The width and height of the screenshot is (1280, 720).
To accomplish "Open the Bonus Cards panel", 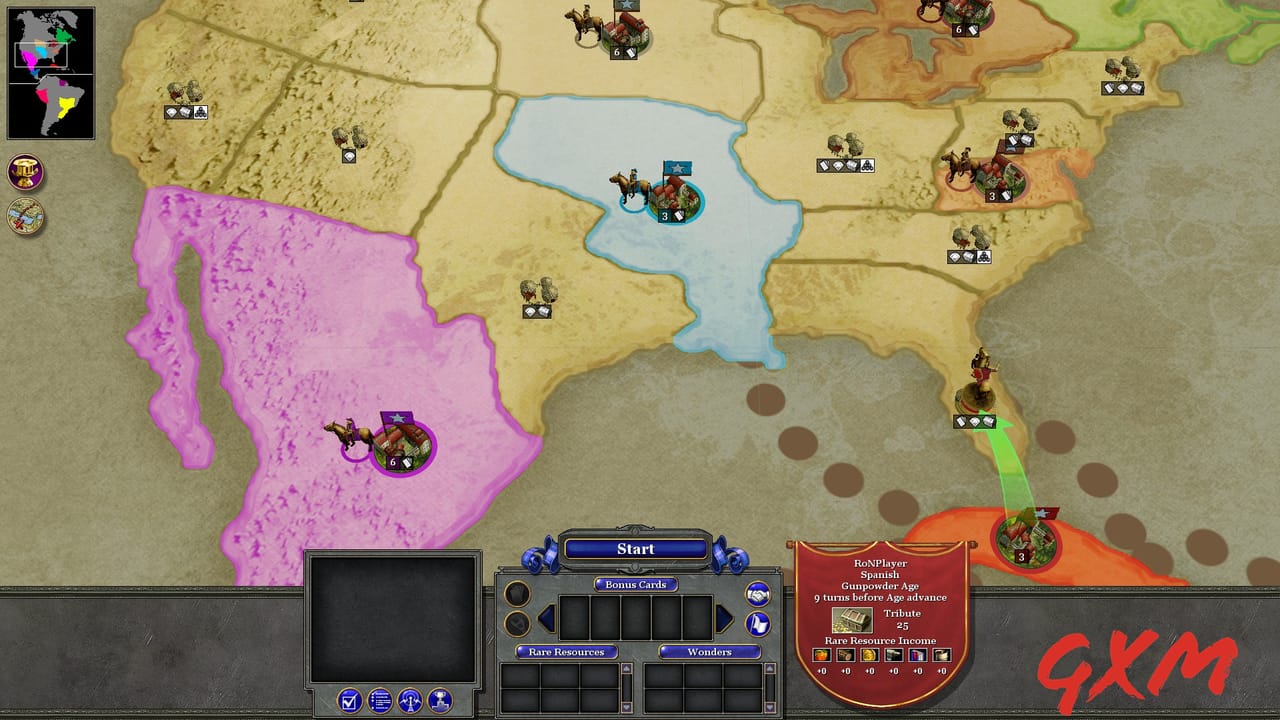I will click(636, 585).
